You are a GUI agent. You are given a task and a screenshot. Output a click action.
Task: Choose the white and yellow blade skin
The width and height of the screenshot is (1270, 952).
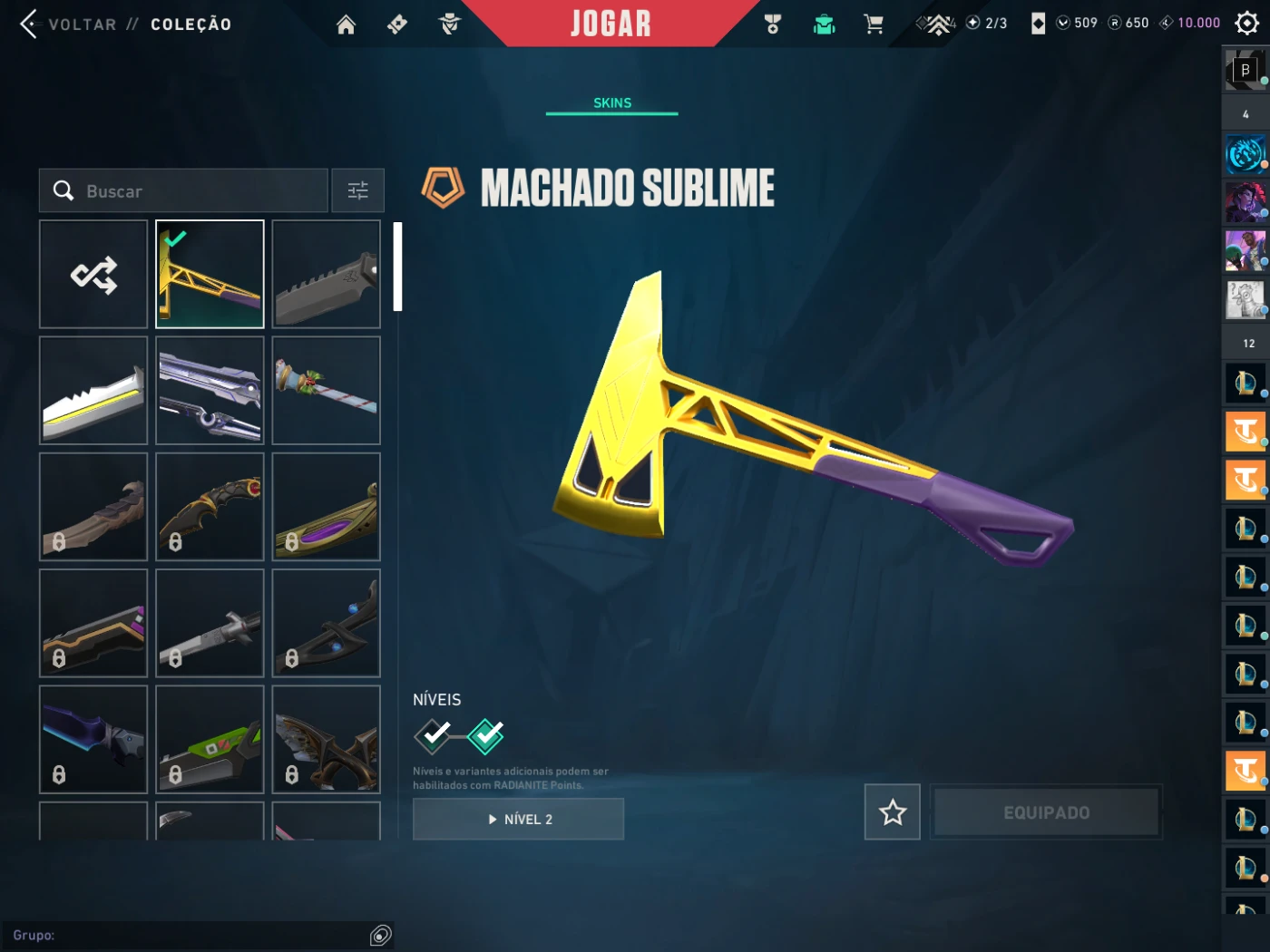93,391
